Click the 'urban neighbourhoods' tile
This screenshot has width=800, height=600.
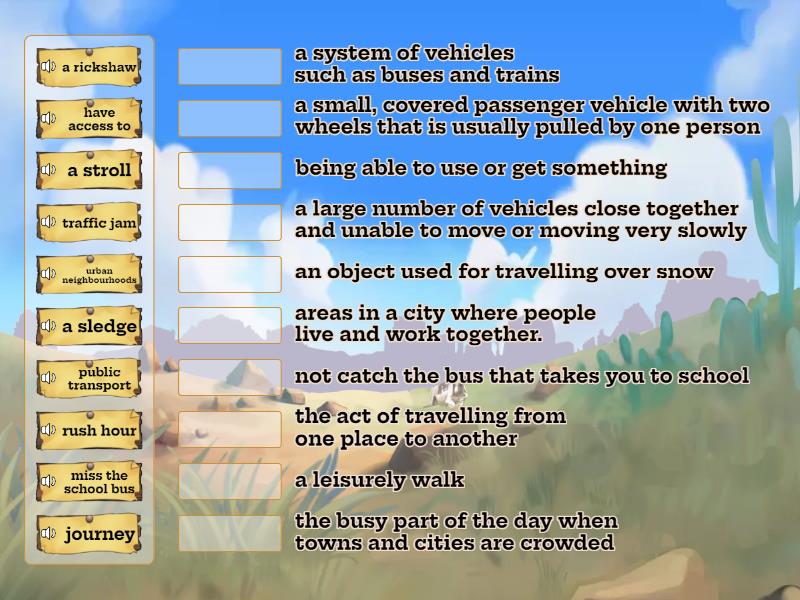pos(98,275)
